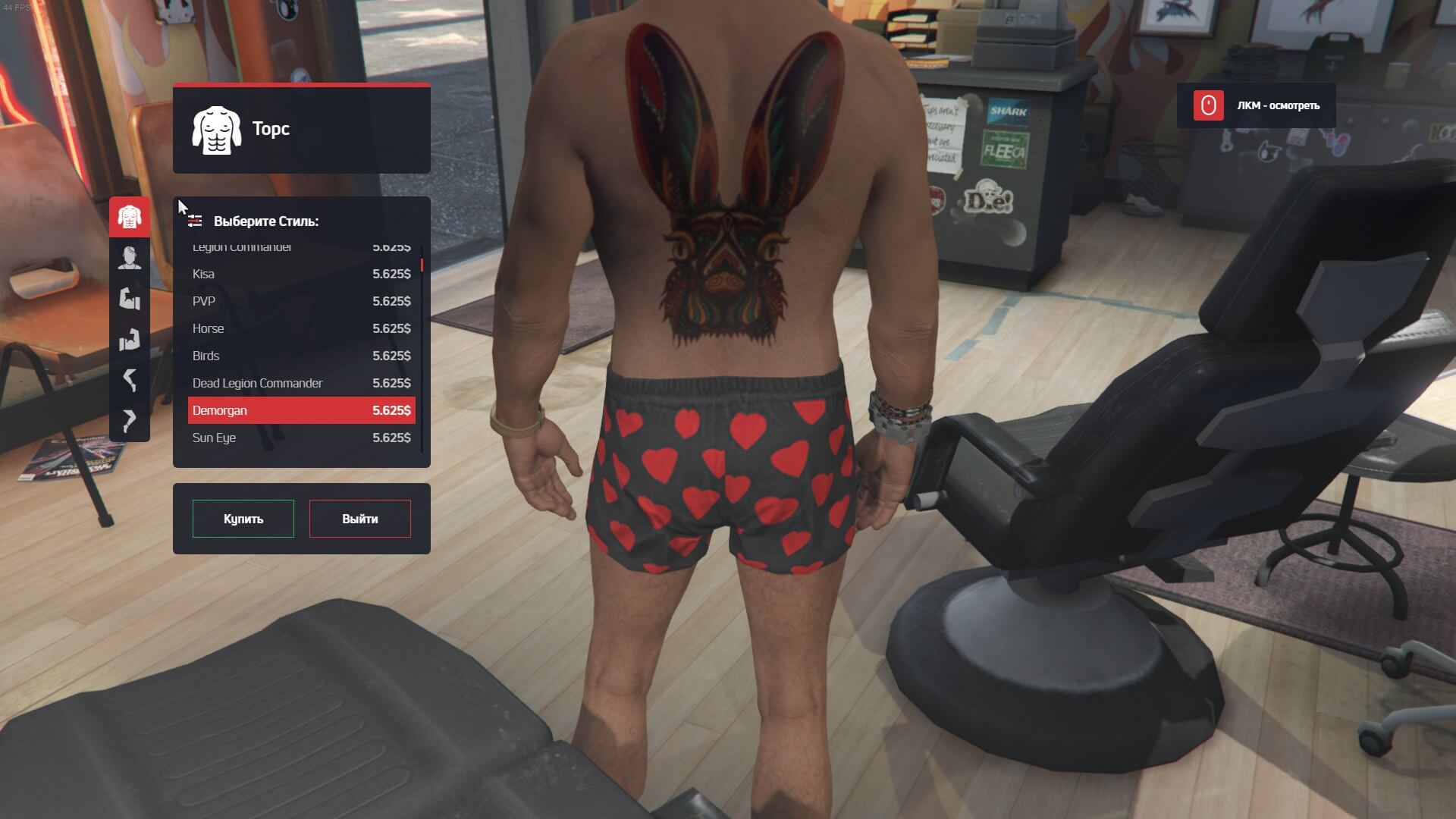Click the highlighted Demorgan style row

pos(301,410)
